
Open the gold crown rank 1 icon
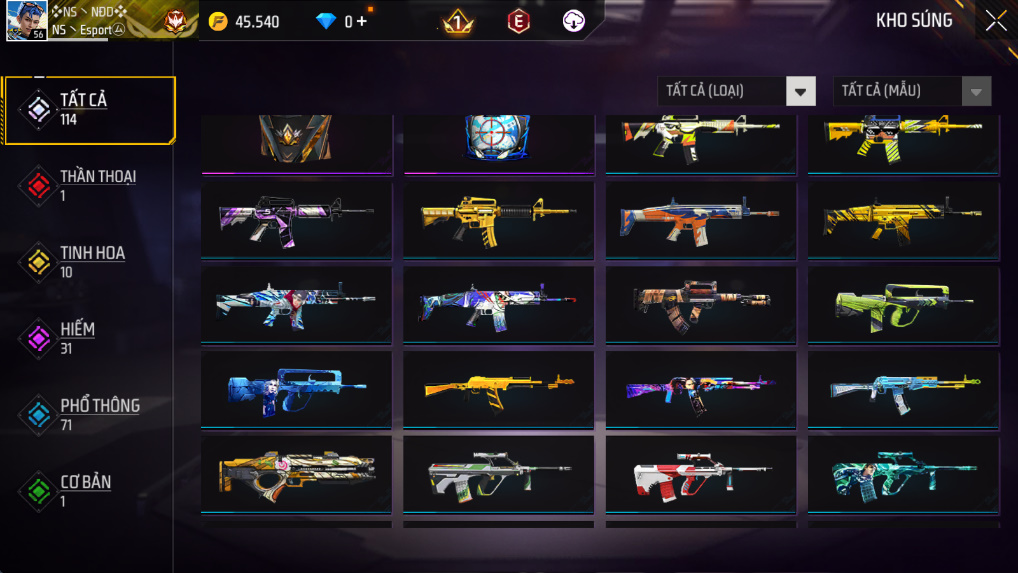(459, 21)
